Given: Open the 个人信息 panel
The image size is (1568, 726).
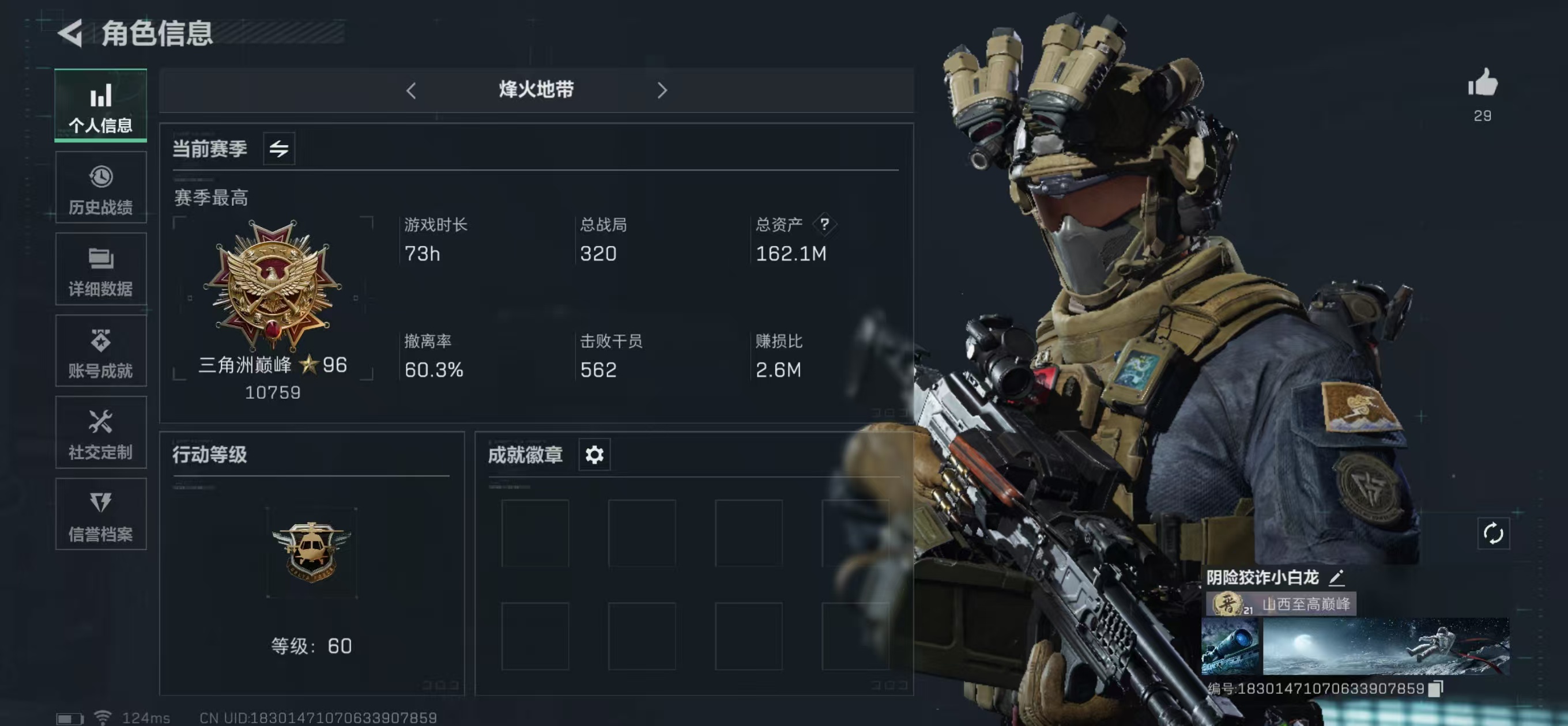Looking at the screenshot, I should (100, 107).
